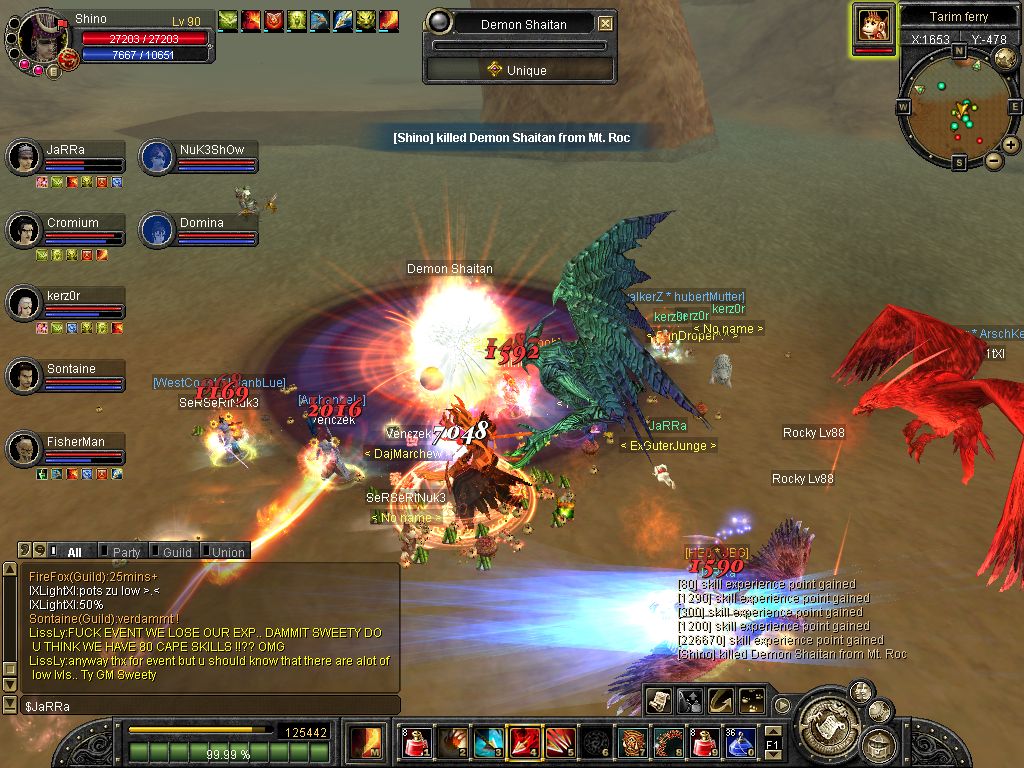
Task: Click the scroll icon above the hotbar
Action: coord(657,701)
